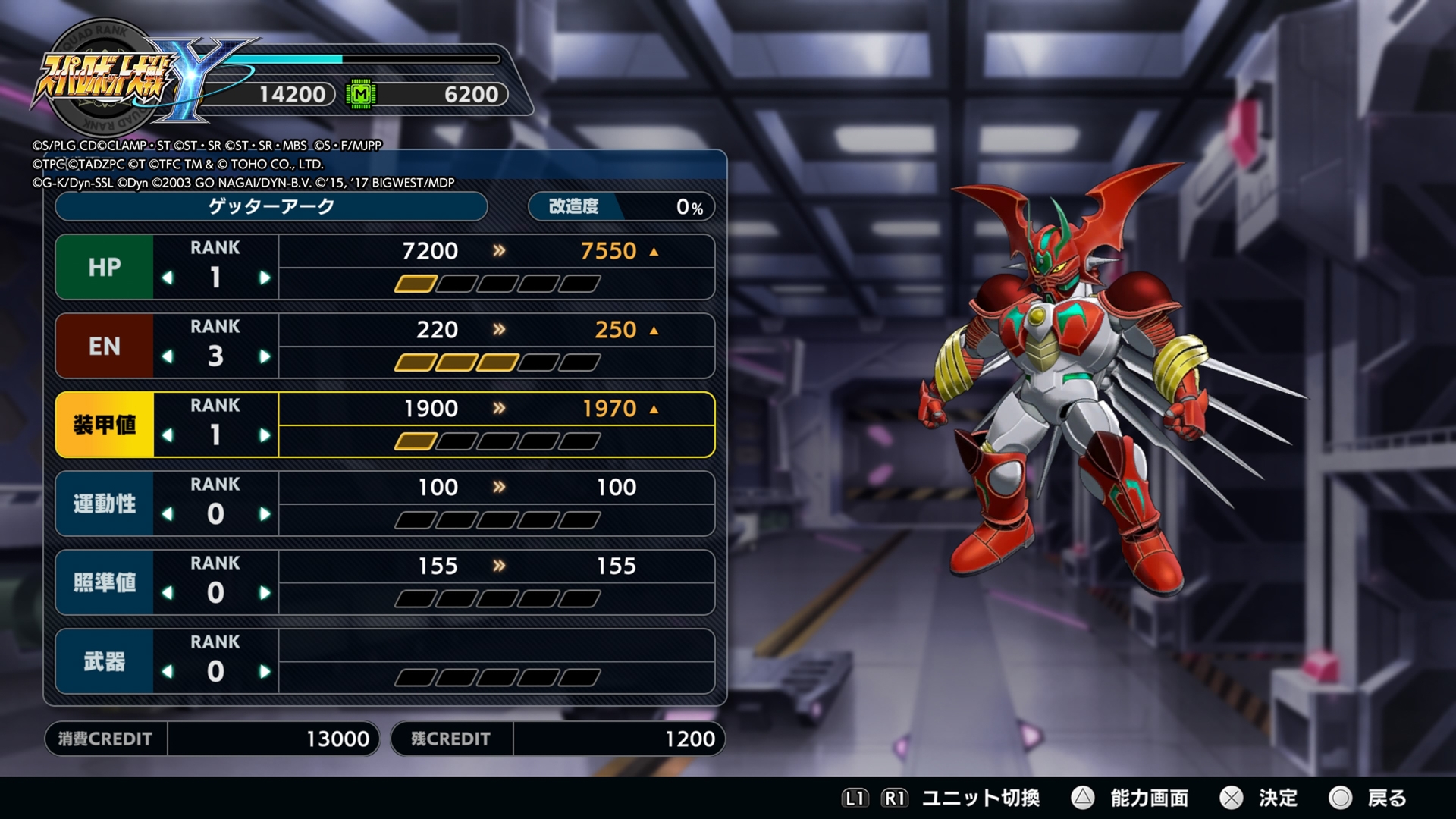Lower EN rank using left arrow
1456x819 pixels.
coord(168,357)
